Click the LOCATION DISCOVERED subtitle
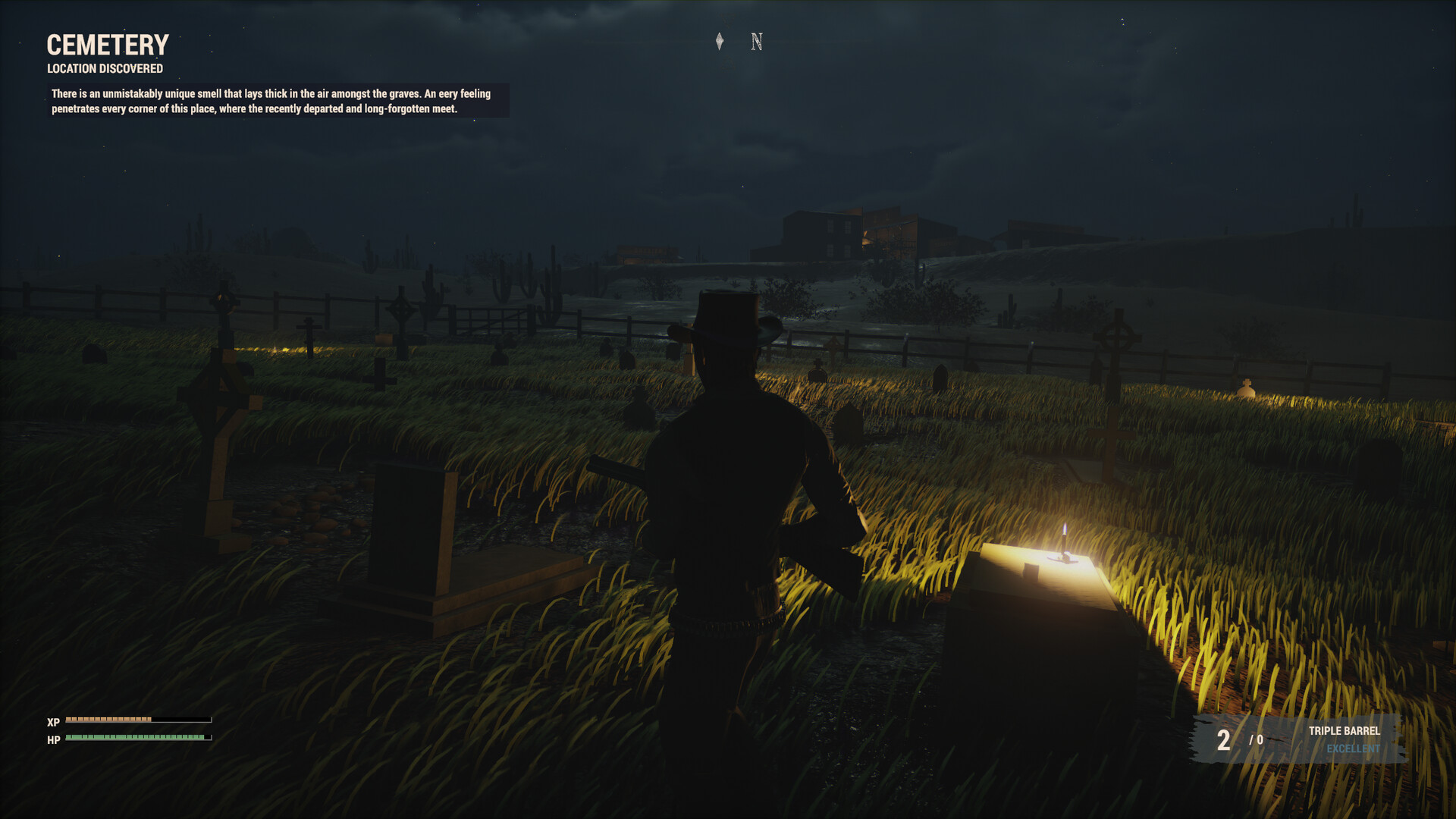This screenshot has height=819, width=1456. click(x=104, y=68)
